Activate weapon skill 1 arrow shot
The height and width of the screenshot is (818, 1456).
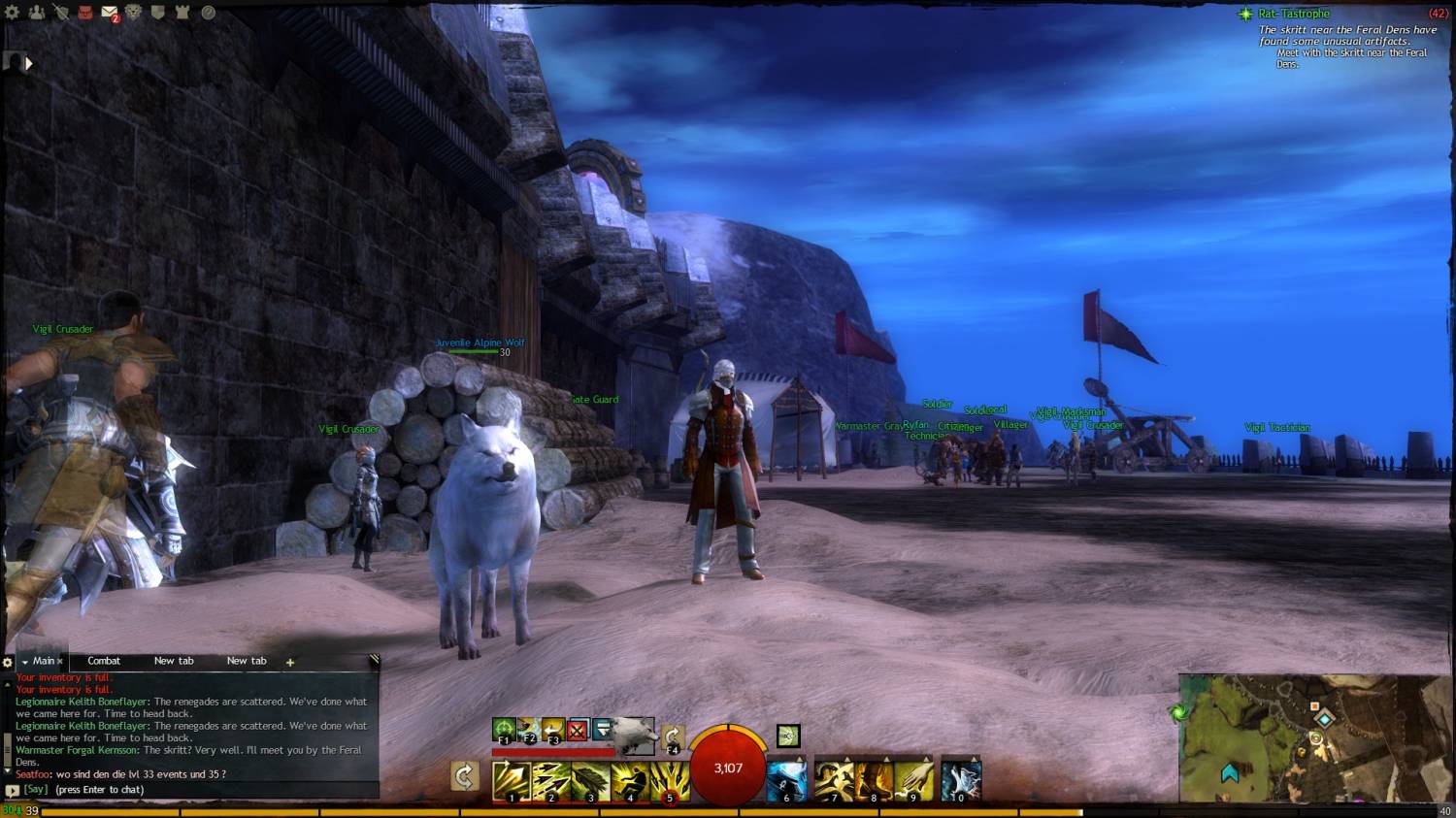point(511,781)
